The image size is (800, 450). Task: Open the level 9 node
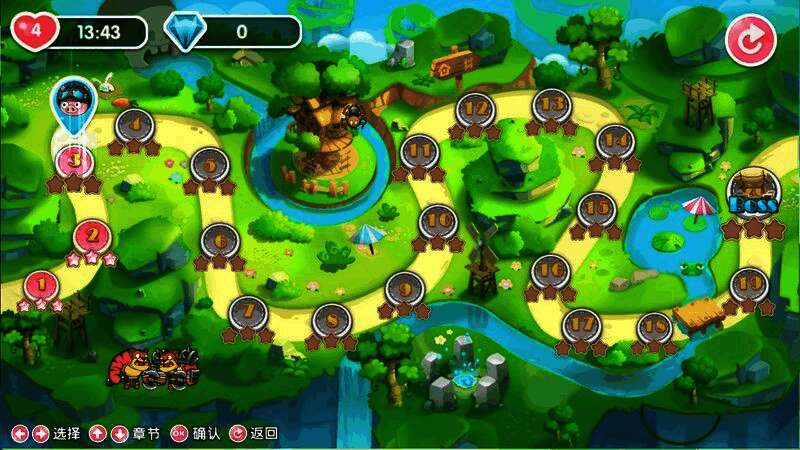coord(404,289)
